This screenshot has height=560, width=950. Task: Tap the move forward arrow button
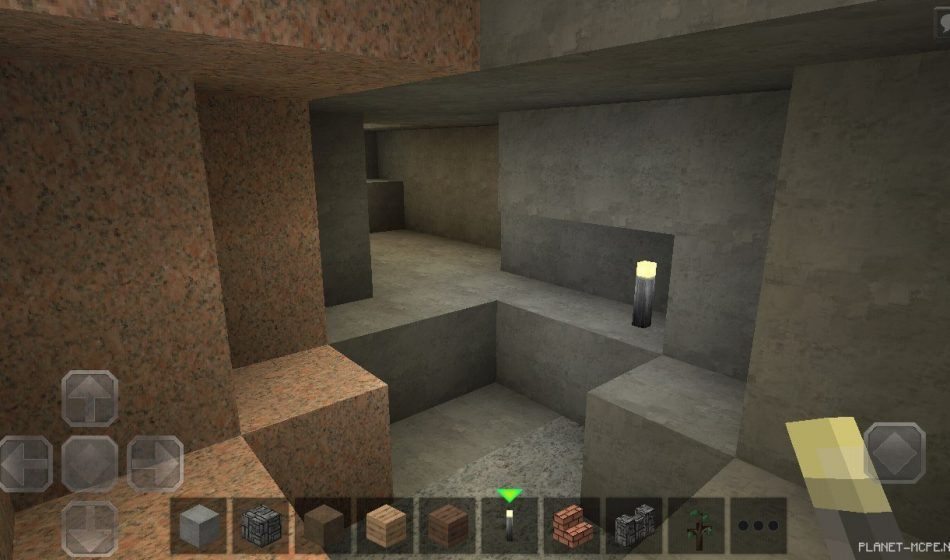[x=90, y=399]
